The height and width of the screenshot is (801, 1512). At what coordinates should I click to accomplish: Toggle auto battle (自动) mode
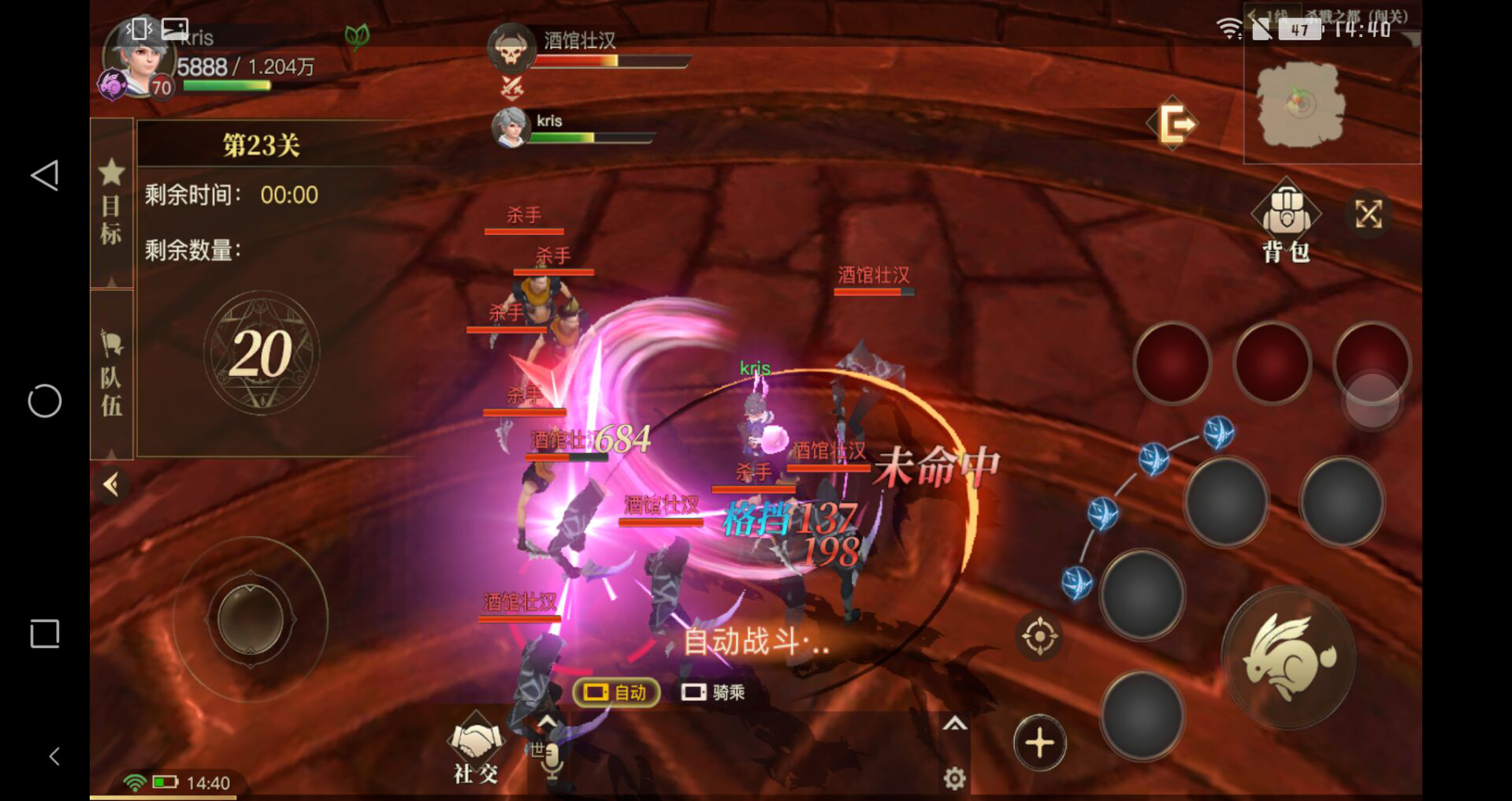point(616,692)
